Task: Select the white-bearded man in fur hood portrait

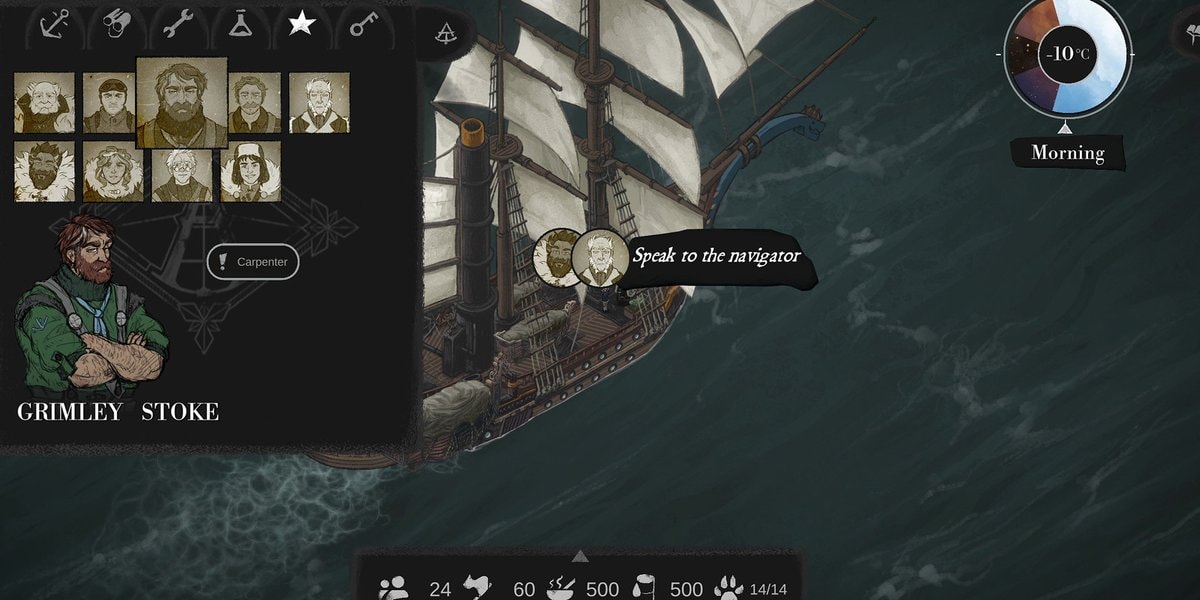Action: [44, 103]
